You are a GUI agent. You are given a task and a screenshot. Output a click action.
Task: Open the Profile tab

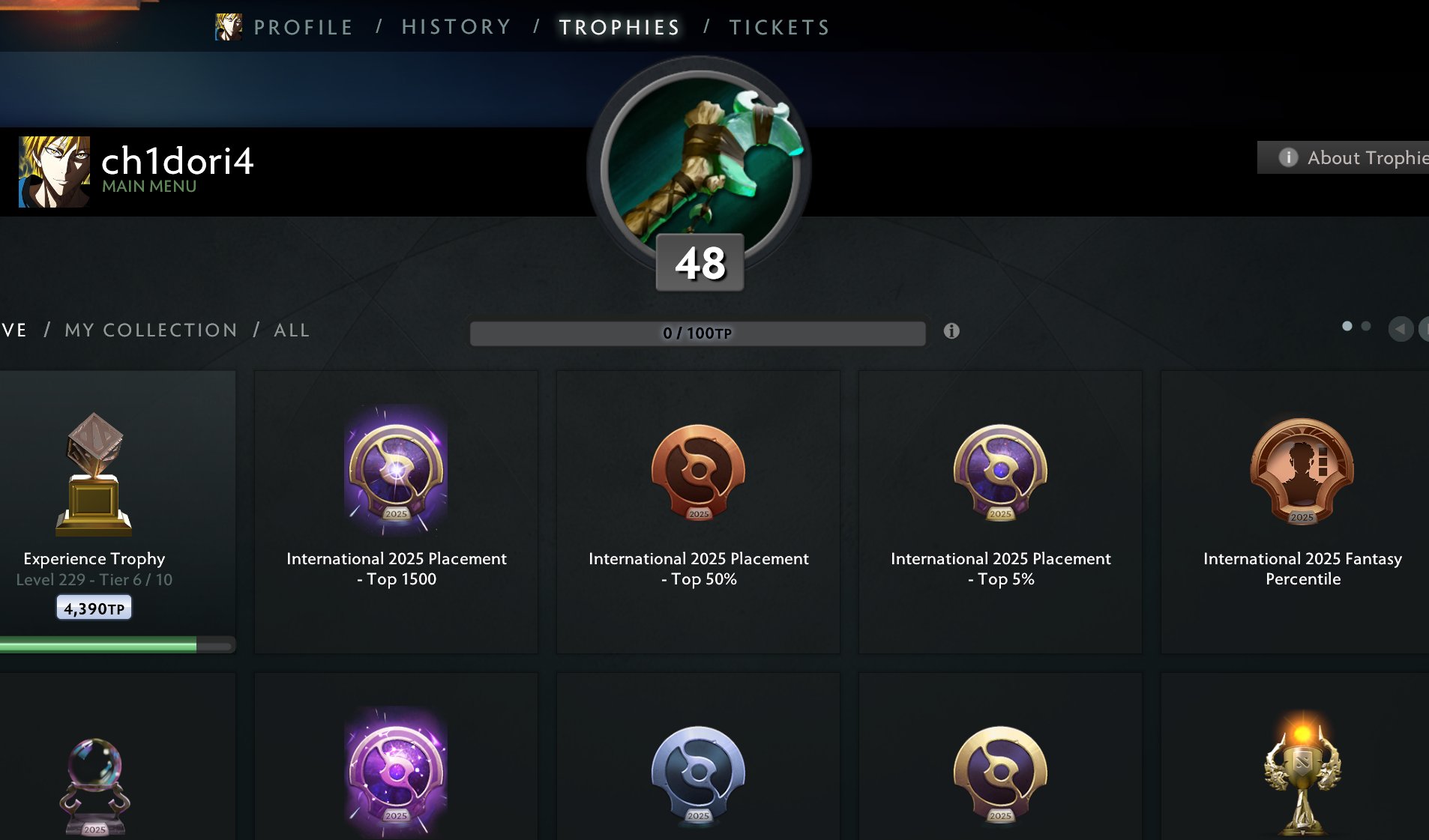[303, 28]
